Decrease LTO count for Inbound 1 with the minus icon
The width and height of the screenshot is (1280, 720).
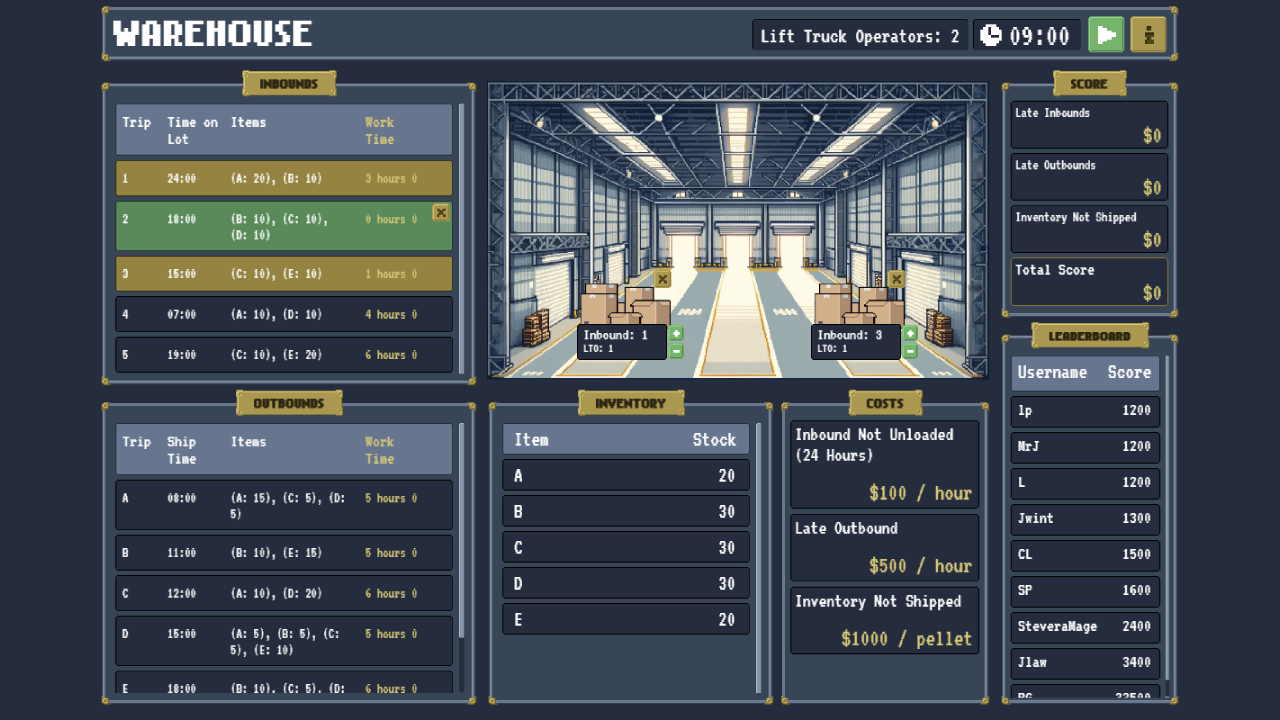(x=676, y=351)
